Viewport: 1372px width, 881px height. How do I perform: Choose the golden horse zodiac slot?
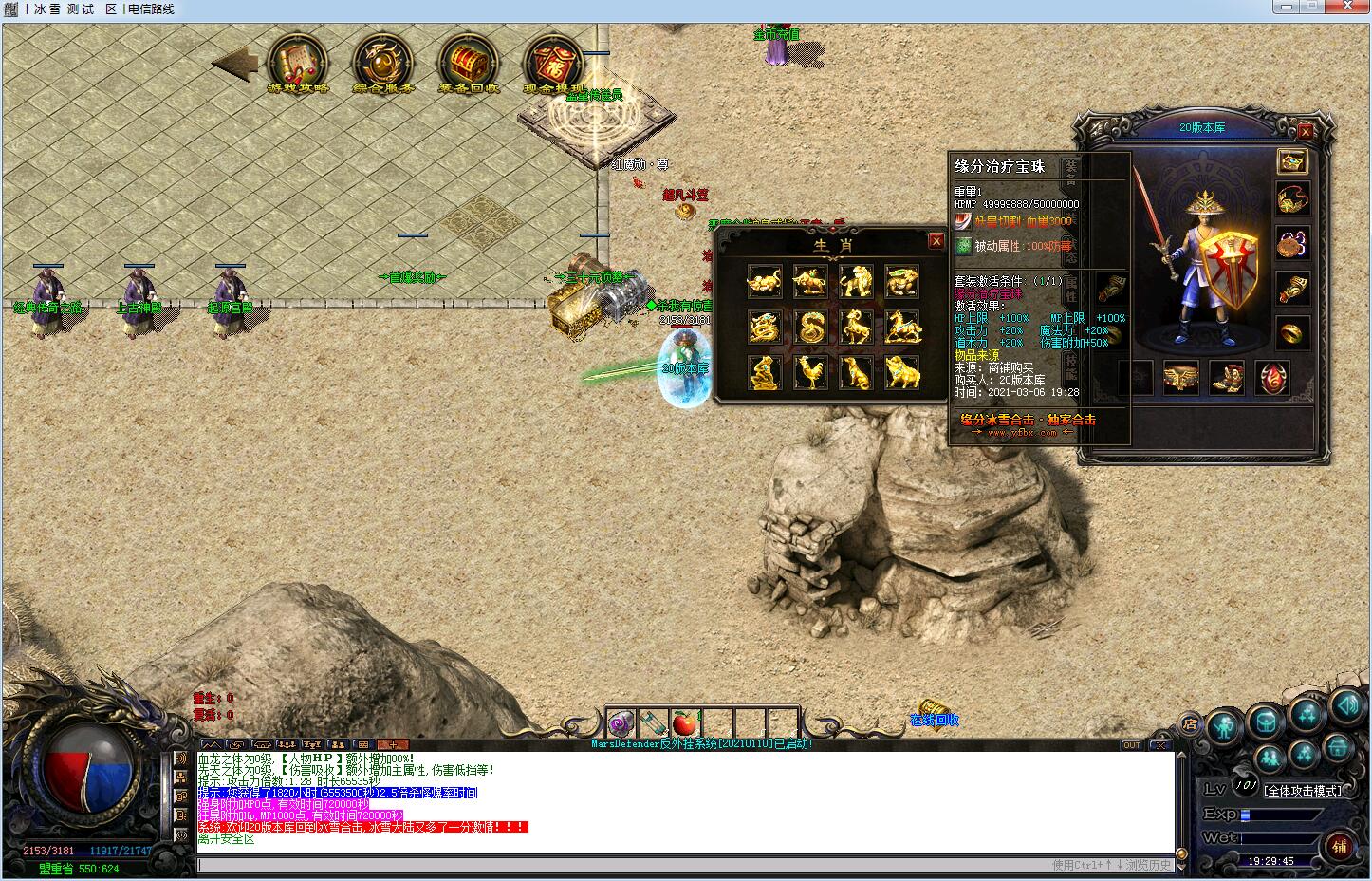click(901, 327)
